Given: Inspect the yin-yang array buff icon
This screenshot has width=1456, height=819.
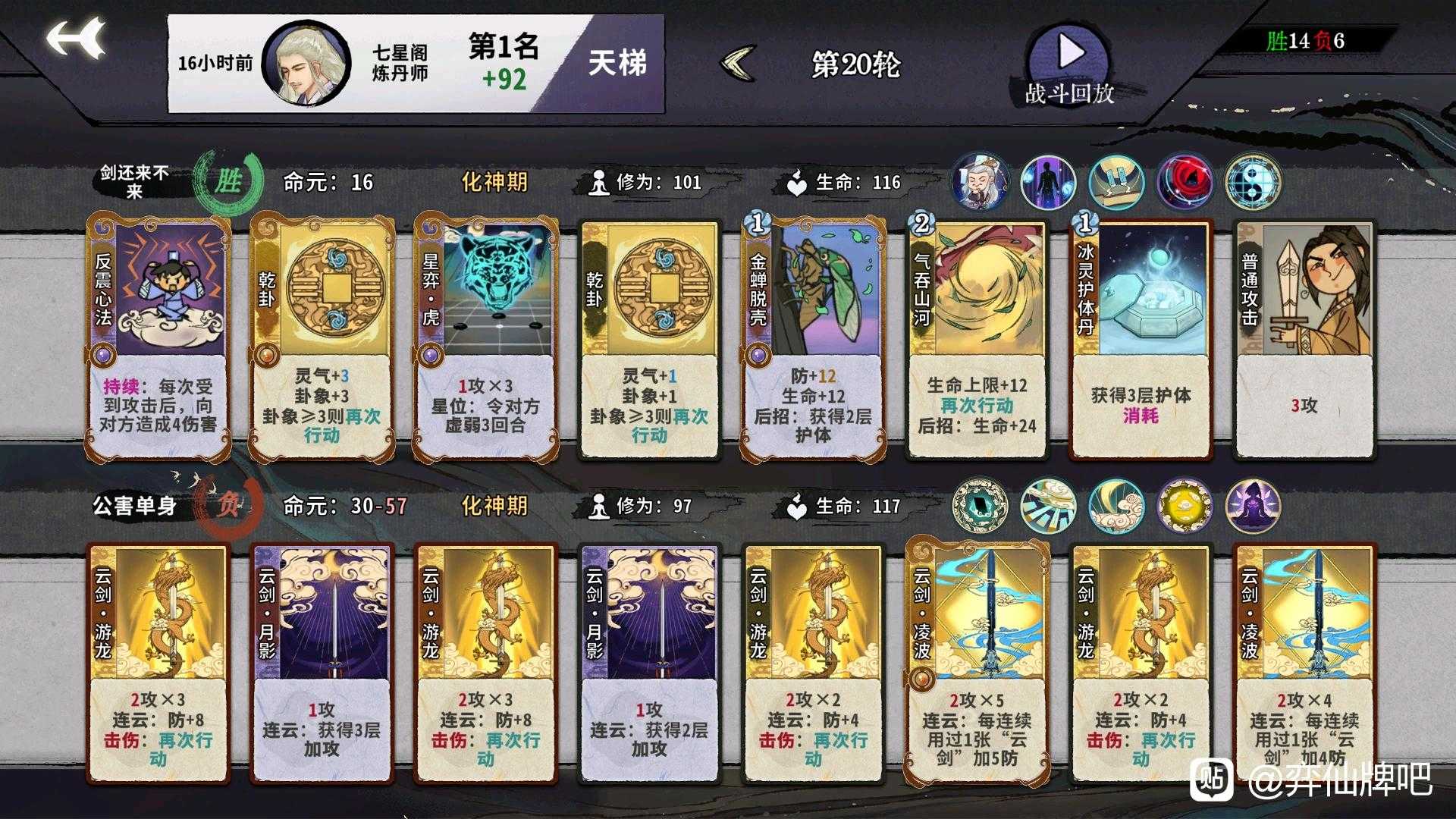Looking at the screenshot, I should tap(1255, 182).
